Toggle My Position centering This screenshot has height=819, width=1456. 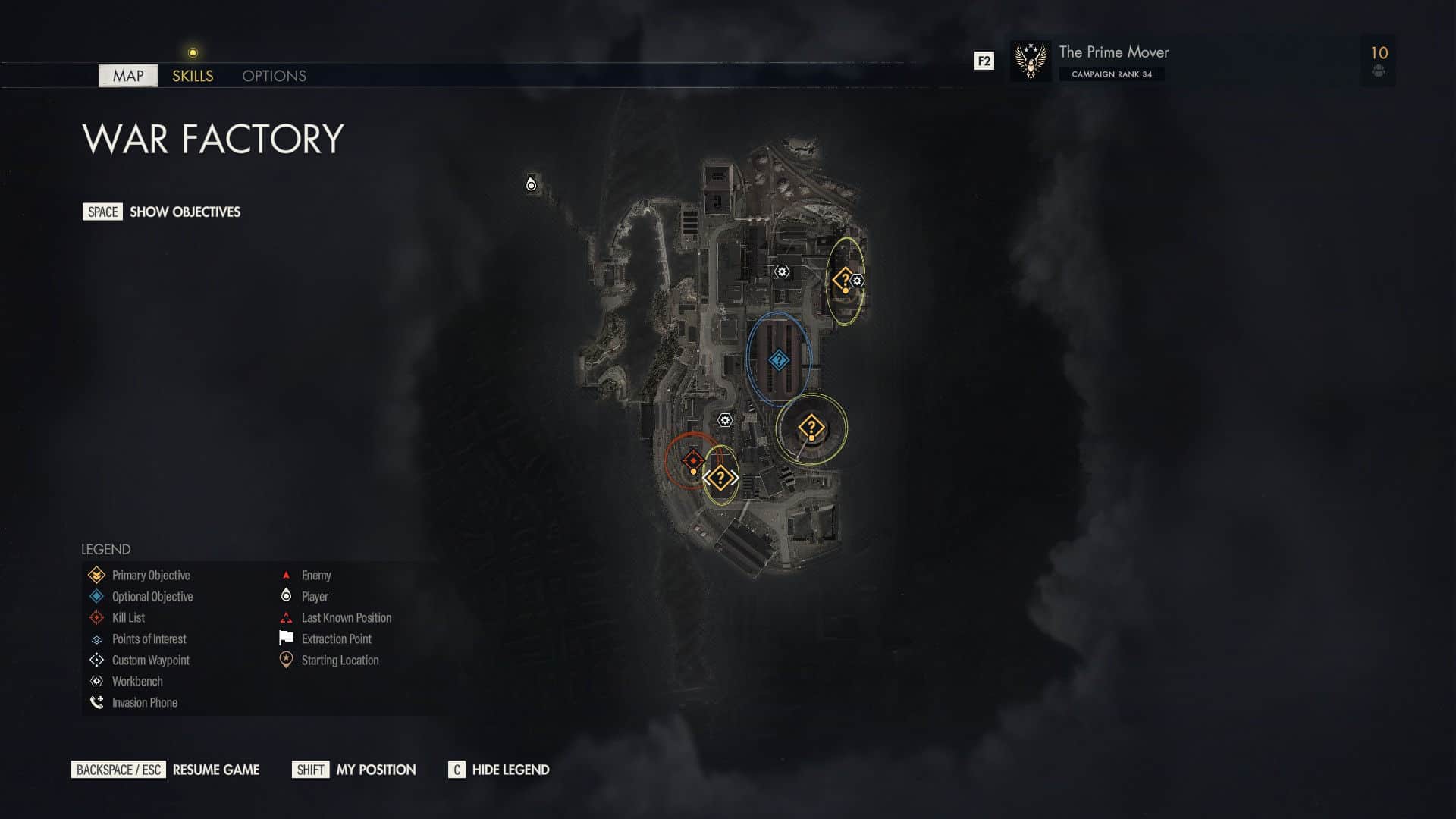click(375, 770)
